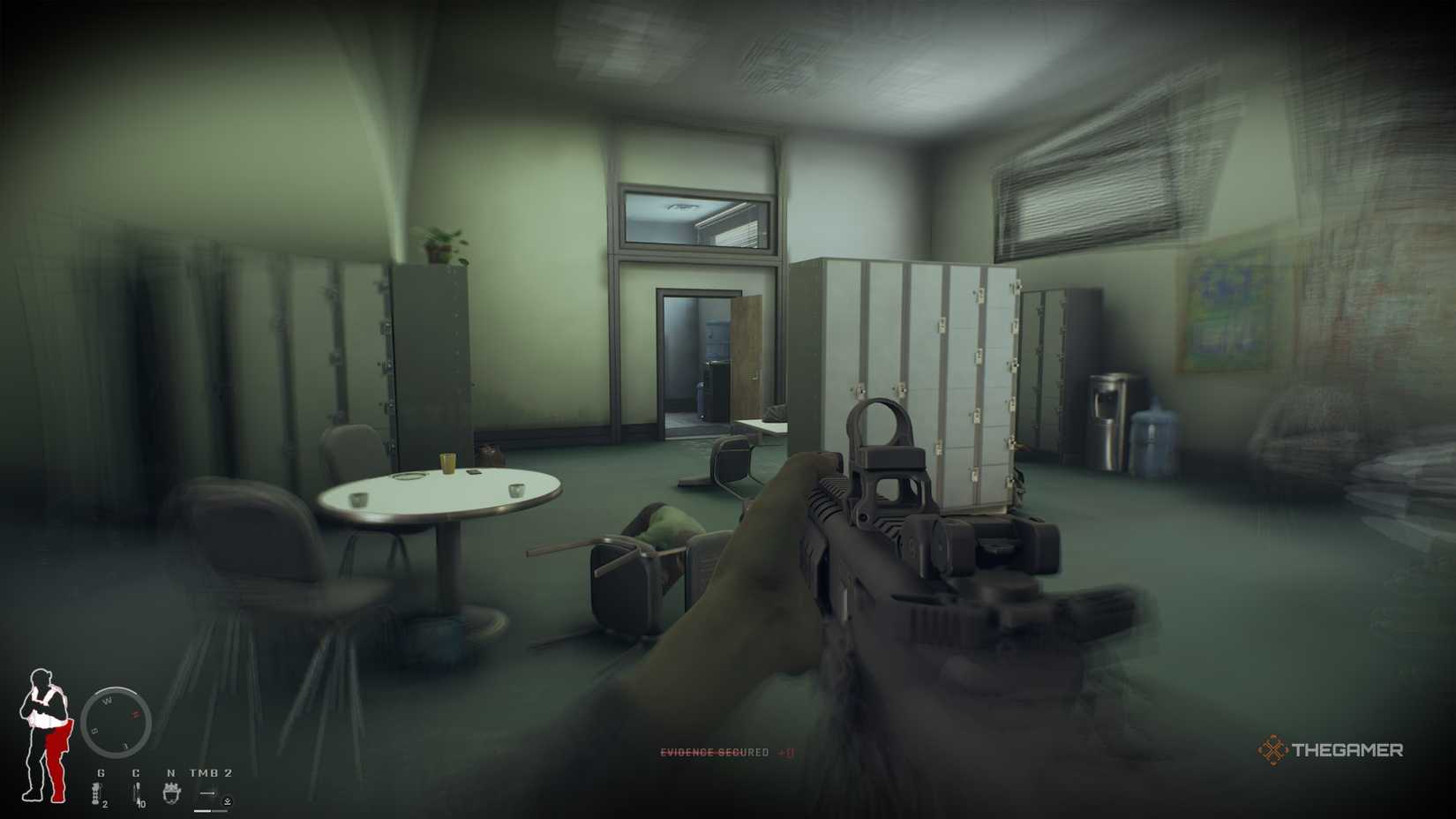Image resolution: width=1456 pixels, height=819 pixels.
Task: Click the fire-mode arrow icon beside TMB 2
Action: click(x=207, y=792)
